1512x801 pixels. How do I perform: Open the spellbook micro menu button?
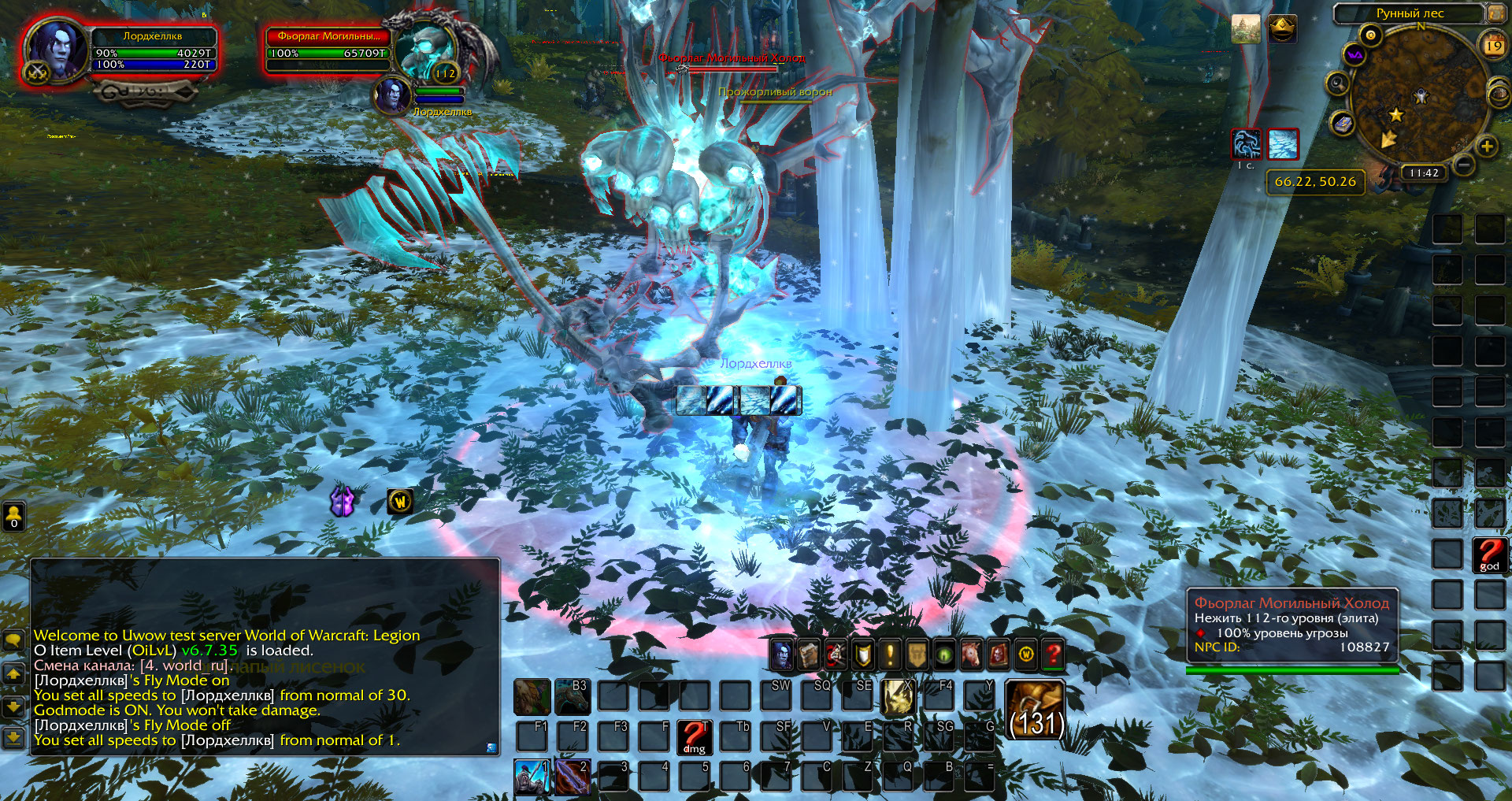click(x=809, y=654)
